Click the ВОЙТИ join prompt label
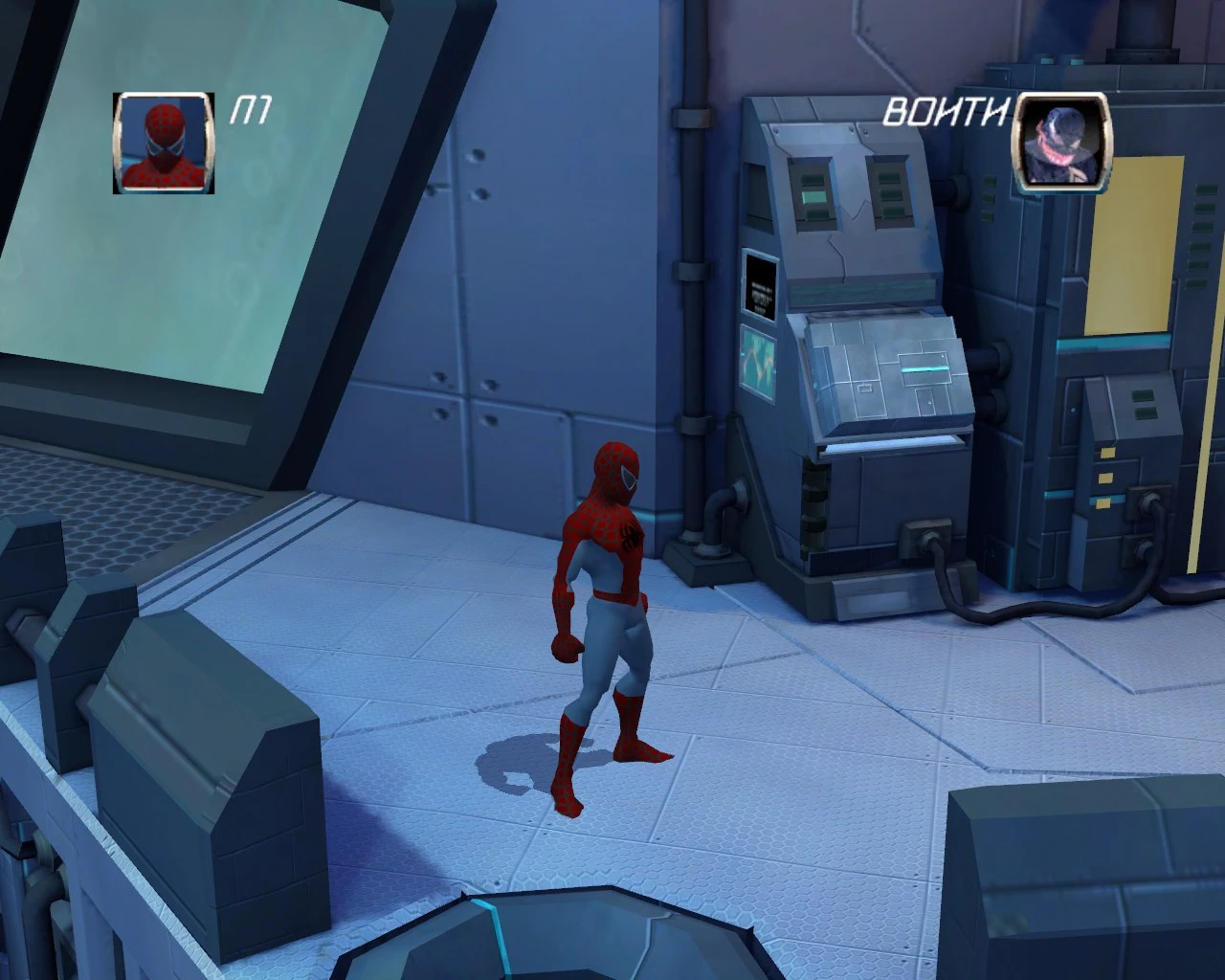This screenshot has width=1225, height=980. tap(946, 113)
